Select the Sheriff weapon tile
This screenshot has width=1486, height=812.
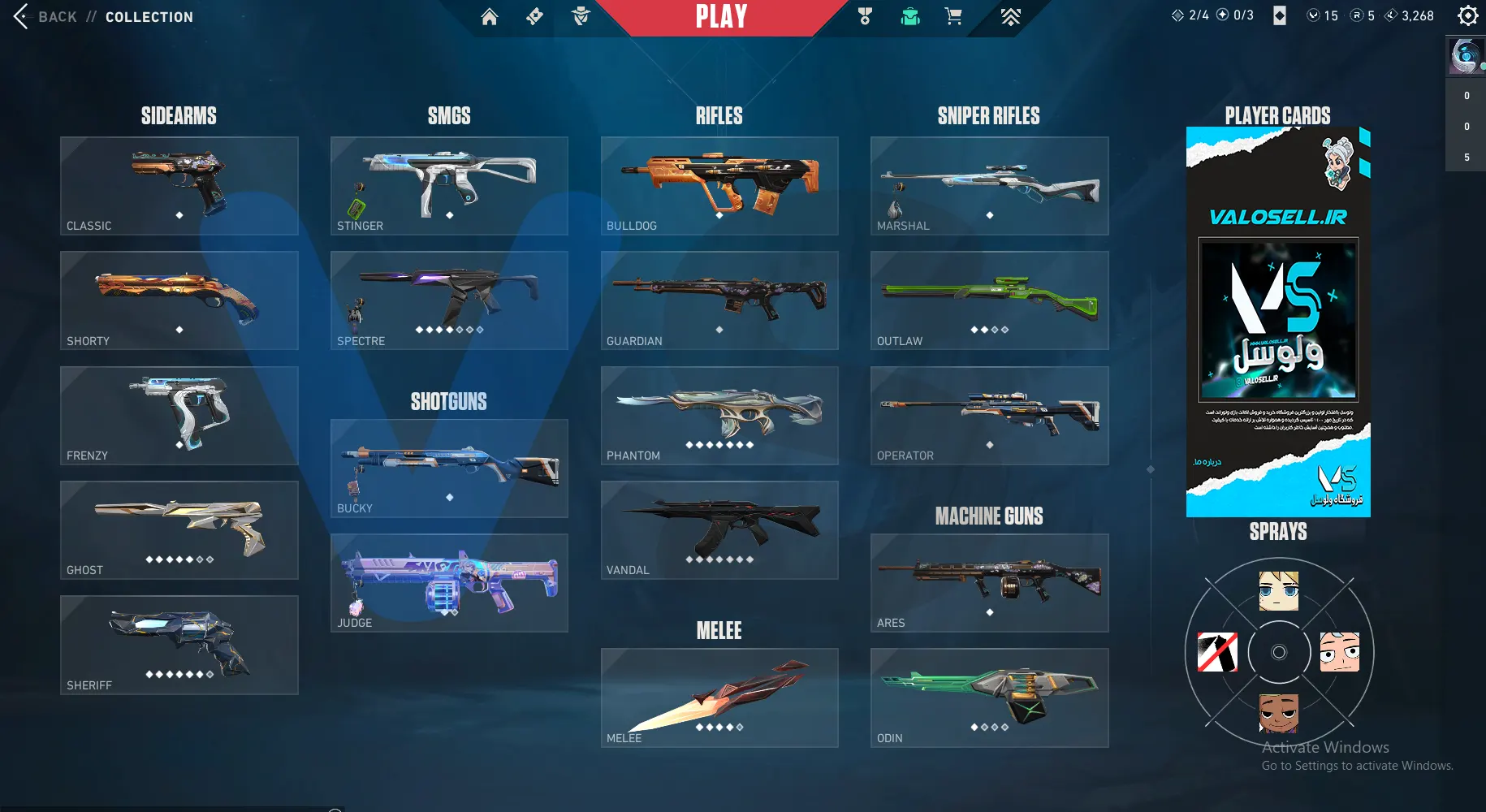coord(179,645)
